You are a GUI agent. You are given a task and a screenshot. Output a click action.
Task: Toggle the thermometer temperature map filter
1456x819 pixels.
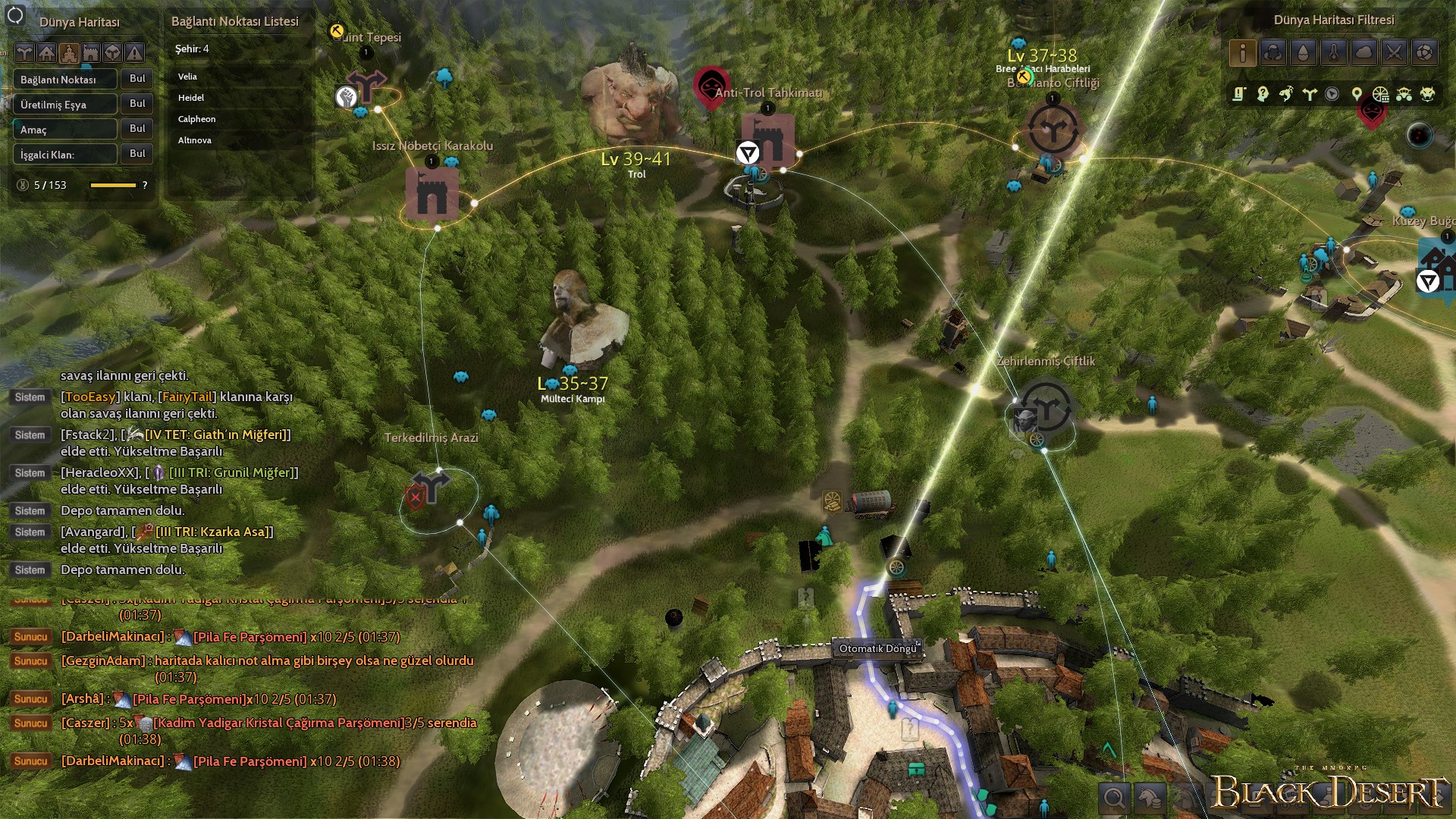coord(1333,52)
